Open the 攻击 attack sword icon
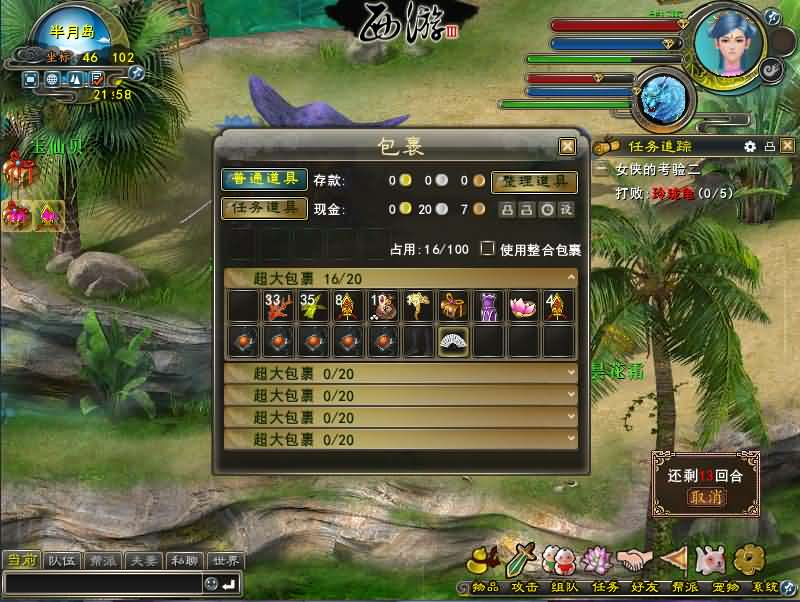Screen dimensions: 800x602 click(526, 558)
